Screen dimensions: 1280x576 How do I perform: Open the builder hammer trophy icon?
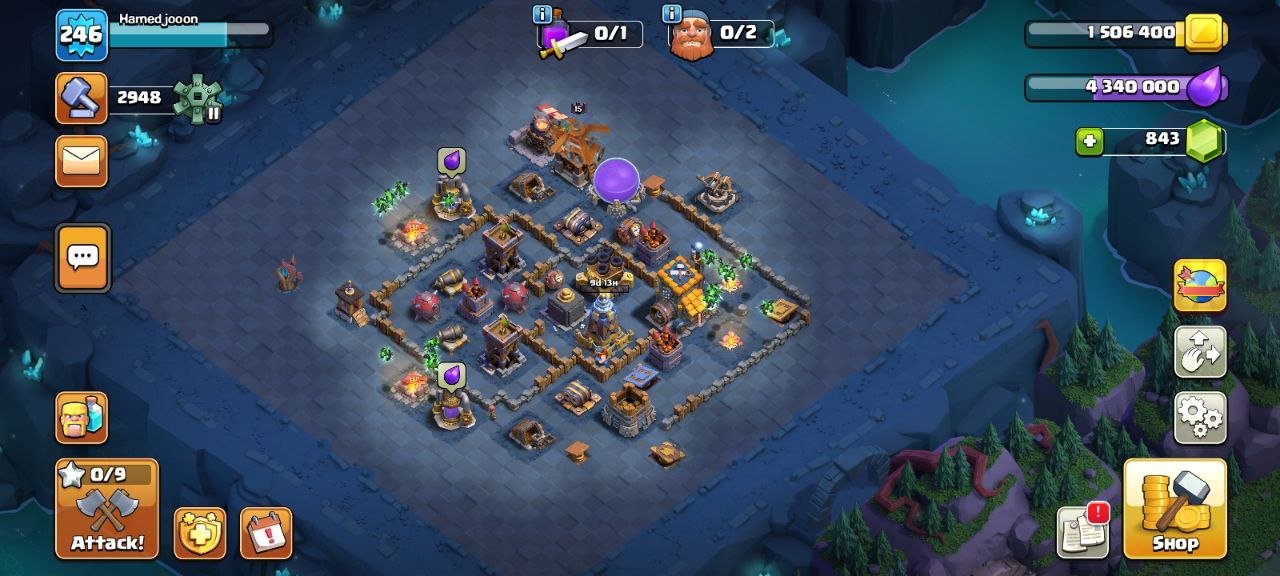[82, 98]
